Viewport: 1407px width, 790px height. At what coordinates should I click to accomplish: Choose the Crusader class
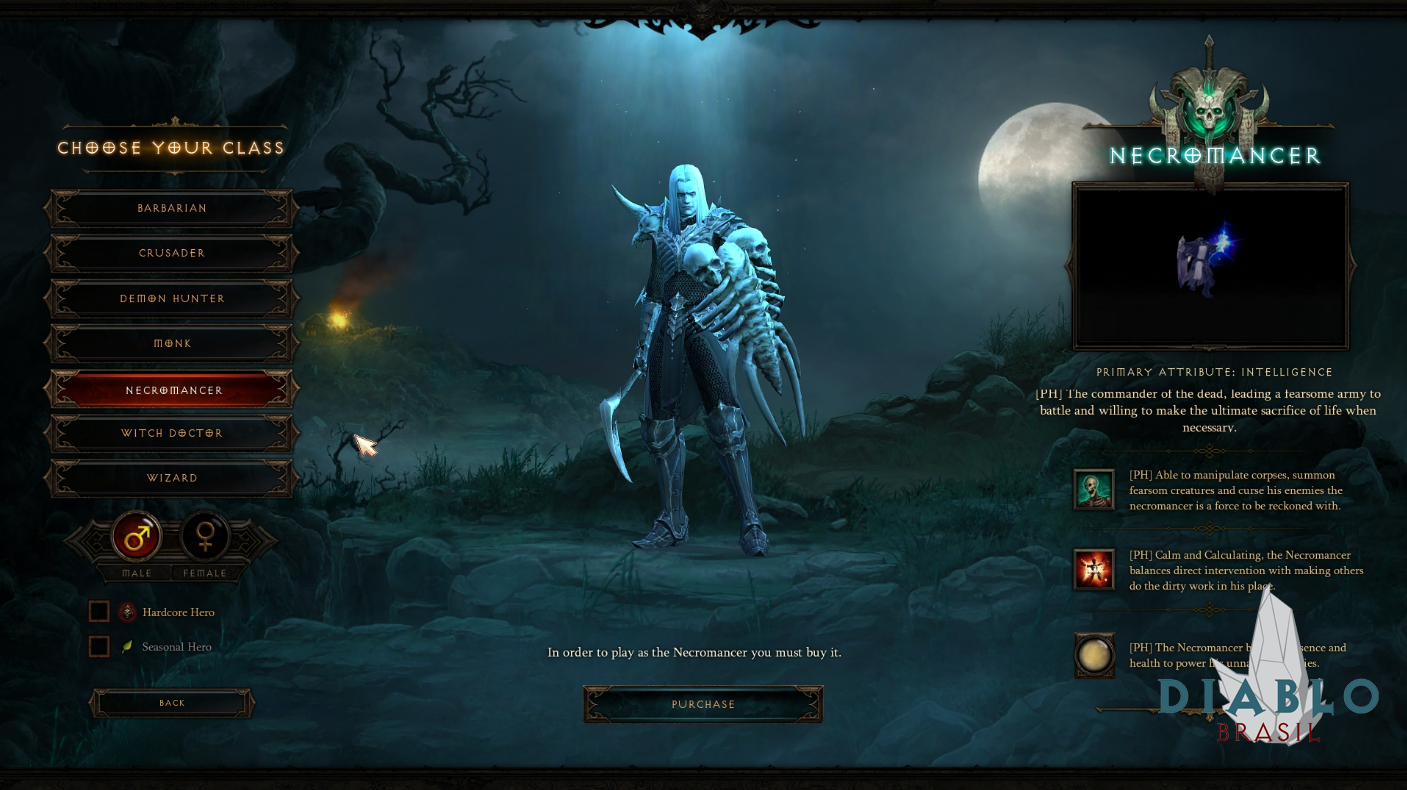(x=172, y=254)
